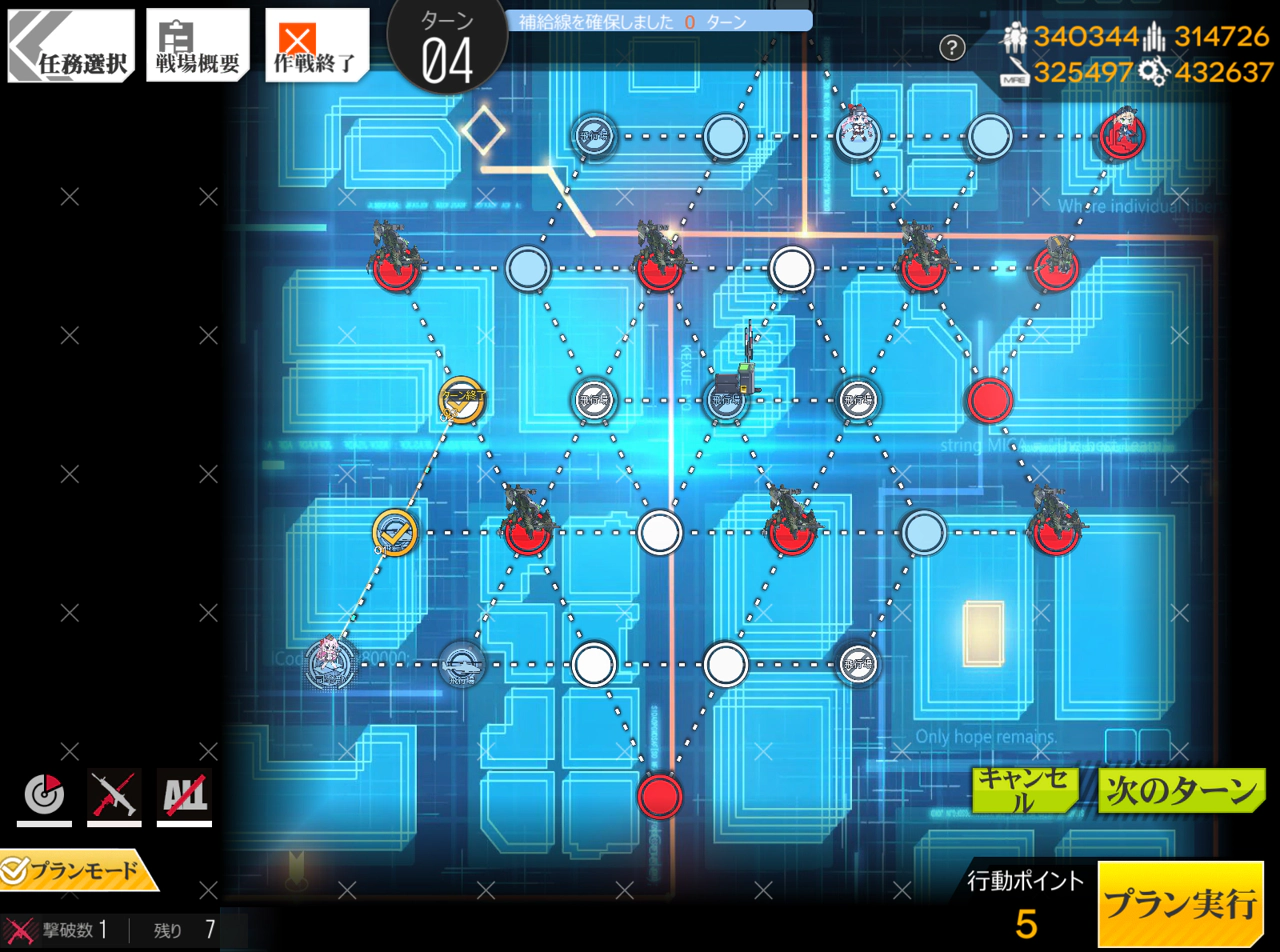Image resolution: width=1280 pixels, height=952 pixels.
Task: Go back via the 任務選択 button
Action: click(x=72, y=46)
